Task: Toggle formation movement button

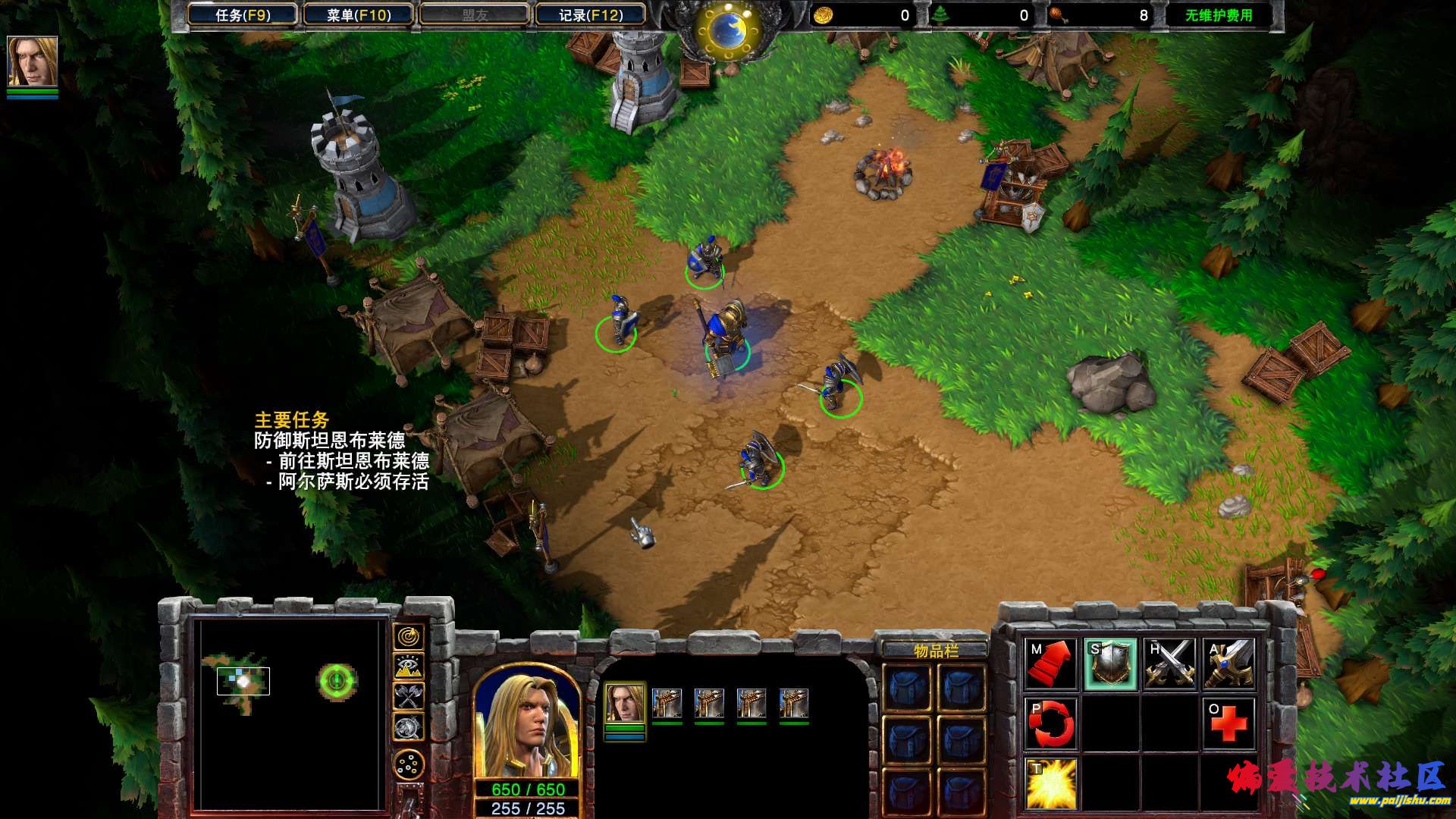Action: 409,765
